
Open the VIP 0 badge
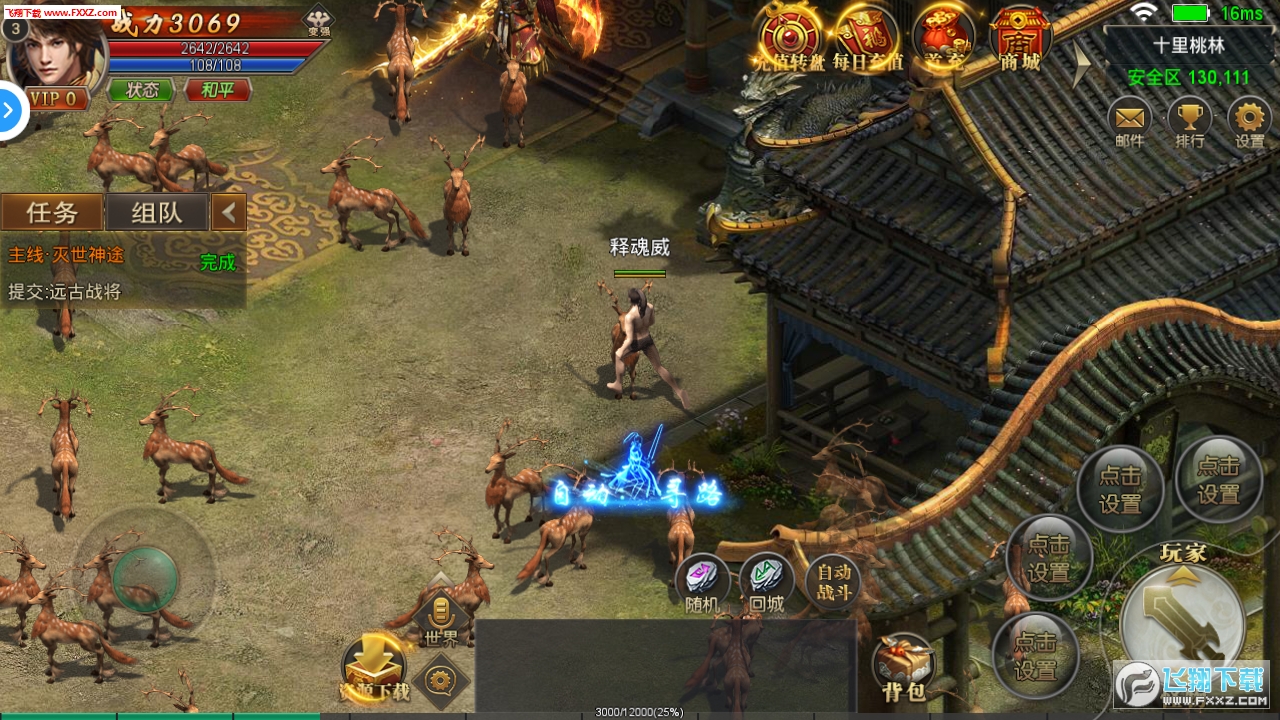click(x=55, y=98)
